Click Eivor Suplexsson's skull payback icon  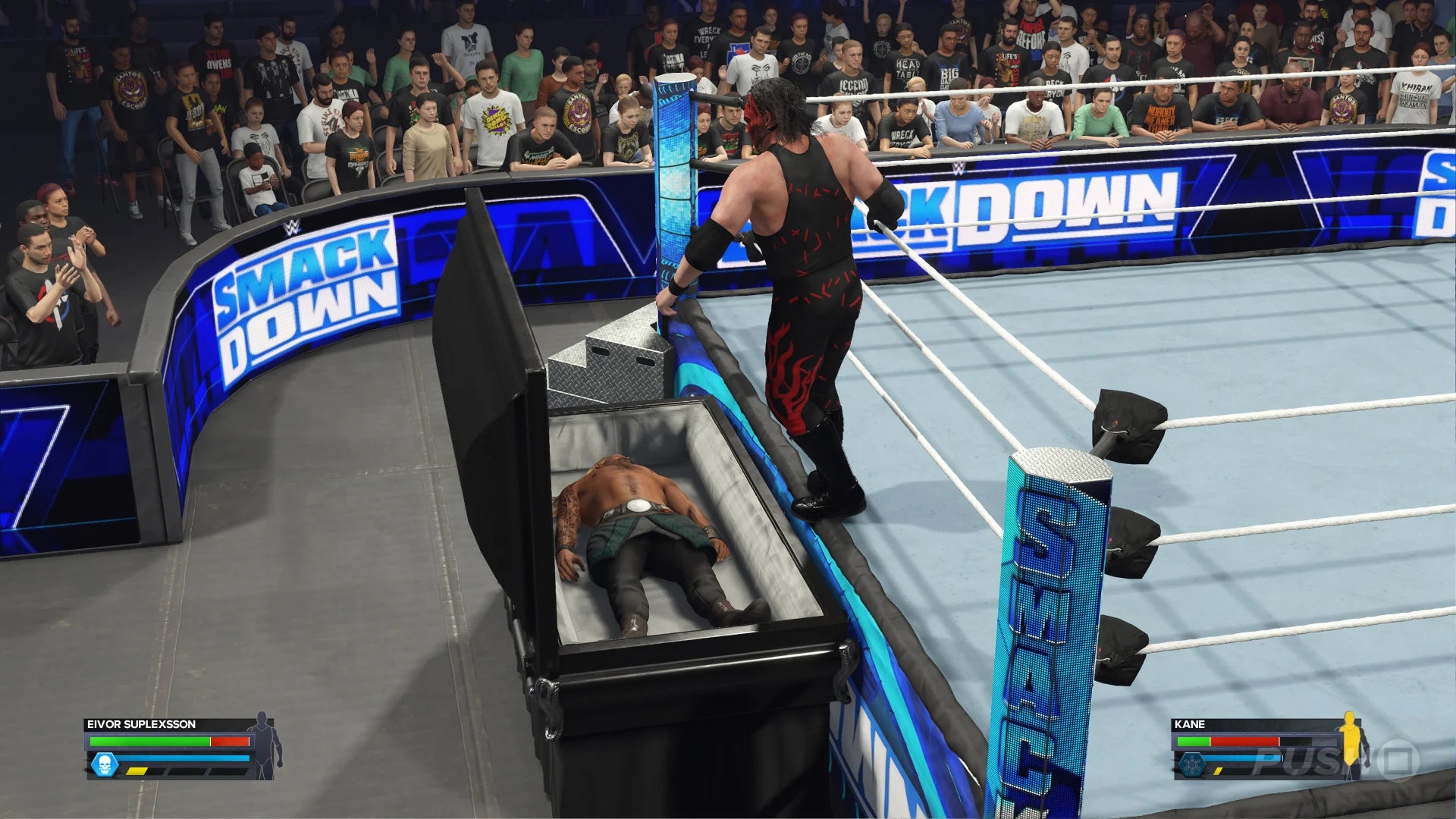(104, 764)
